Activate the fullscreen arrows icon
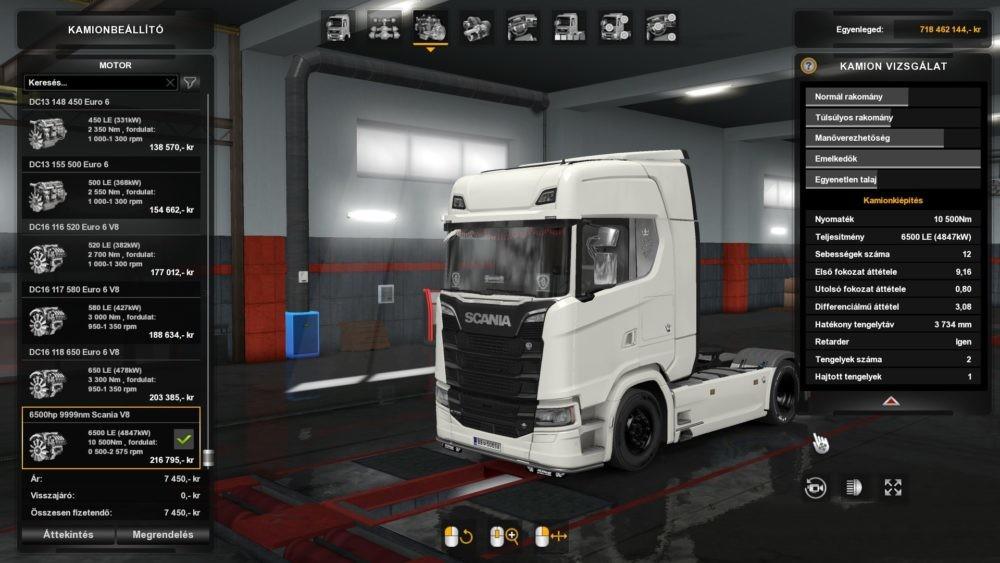The height and width of the screenshot is (563, 1000). pos(893,487)
